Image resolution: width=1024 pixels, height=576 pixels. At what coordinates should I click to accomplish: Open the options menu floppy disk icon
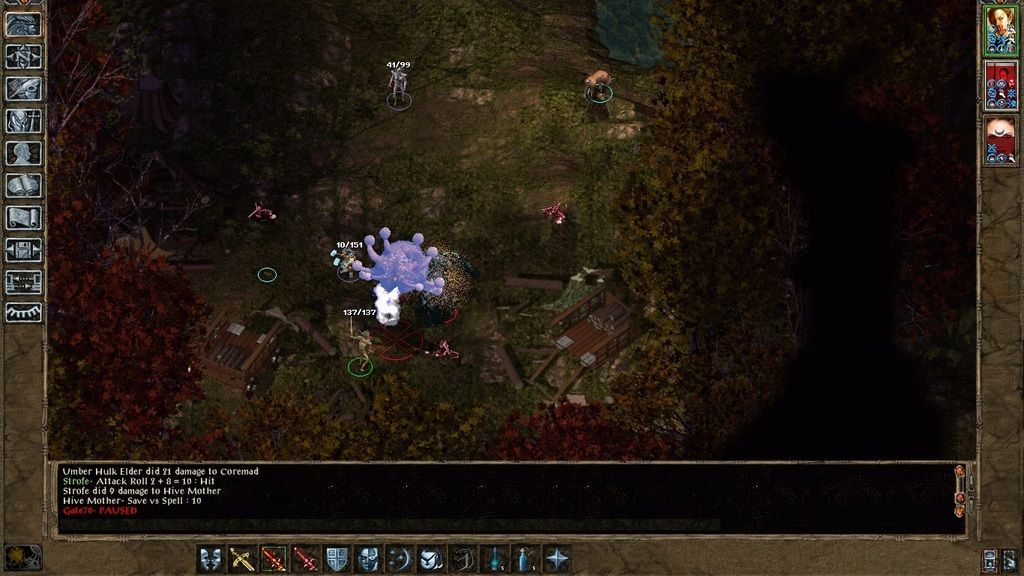point(23,250)
